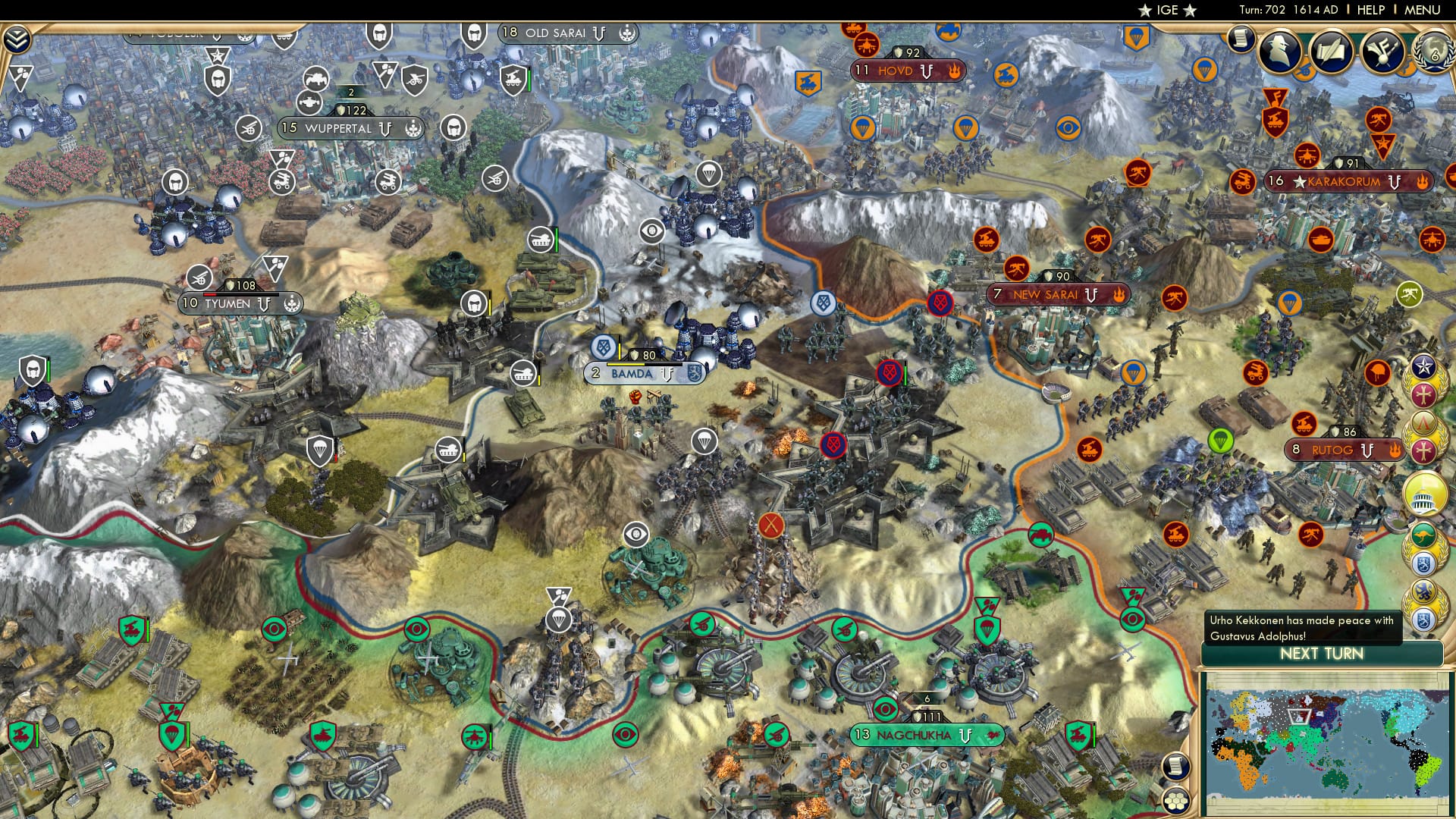Open the Social Policies scroll-and-quill icon
This screenshot has height=819, width=1456.
pyautogui.click(x=1331, y=52)
